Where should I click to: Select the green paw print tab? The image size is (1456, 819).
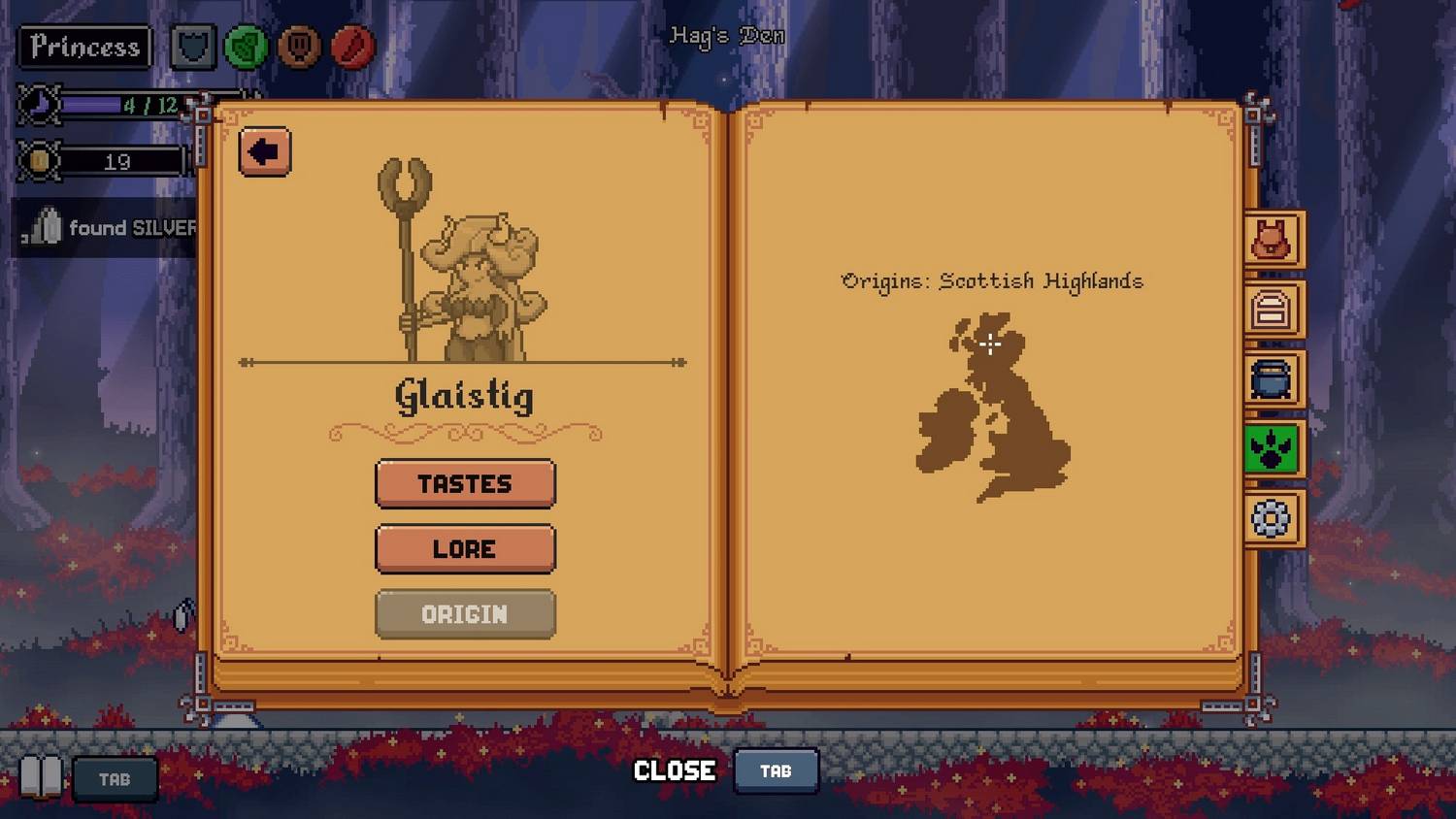1272,449
